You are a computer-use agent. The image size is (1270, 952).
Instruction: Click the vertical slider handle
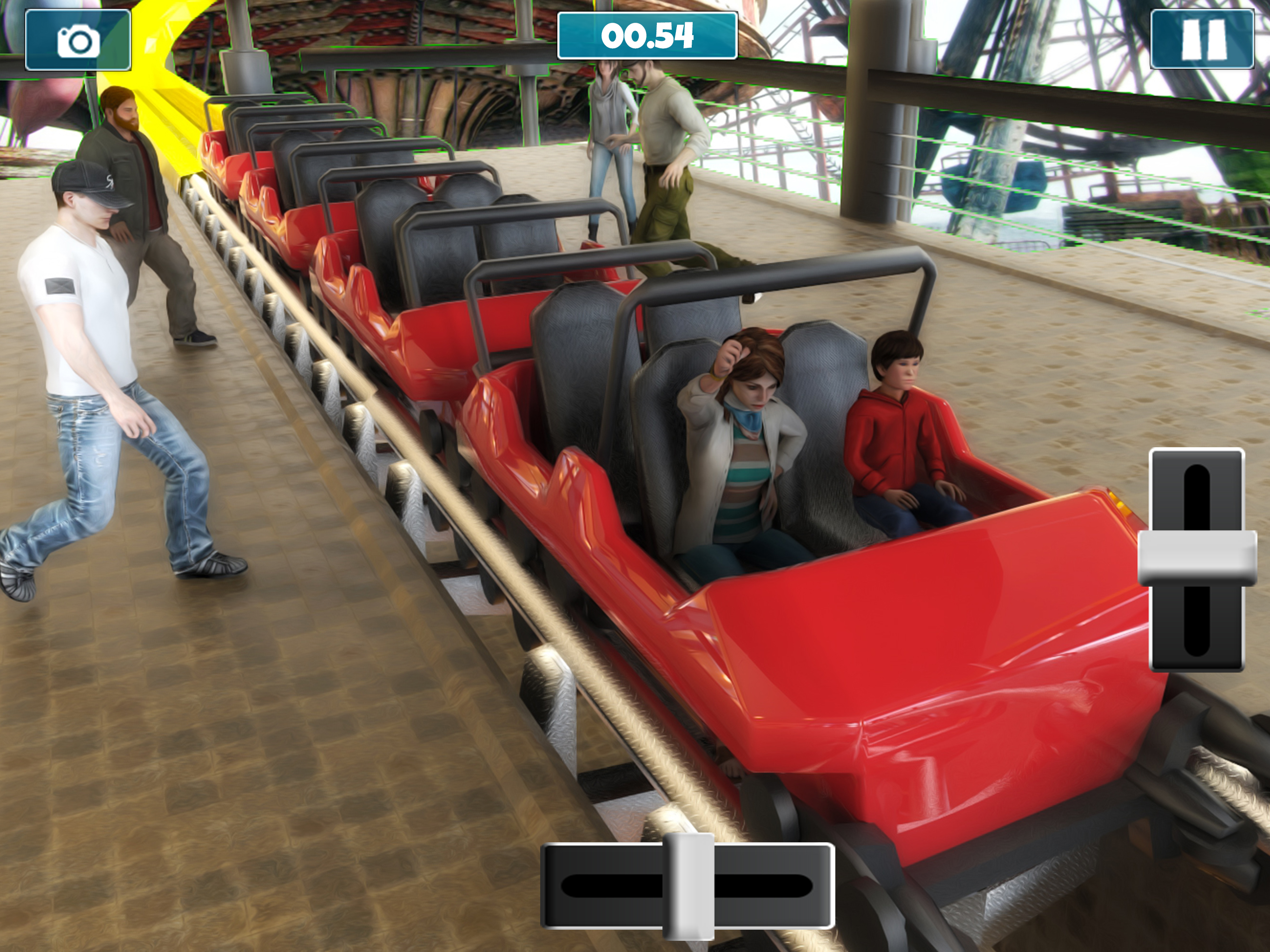tap(1197, 557)
